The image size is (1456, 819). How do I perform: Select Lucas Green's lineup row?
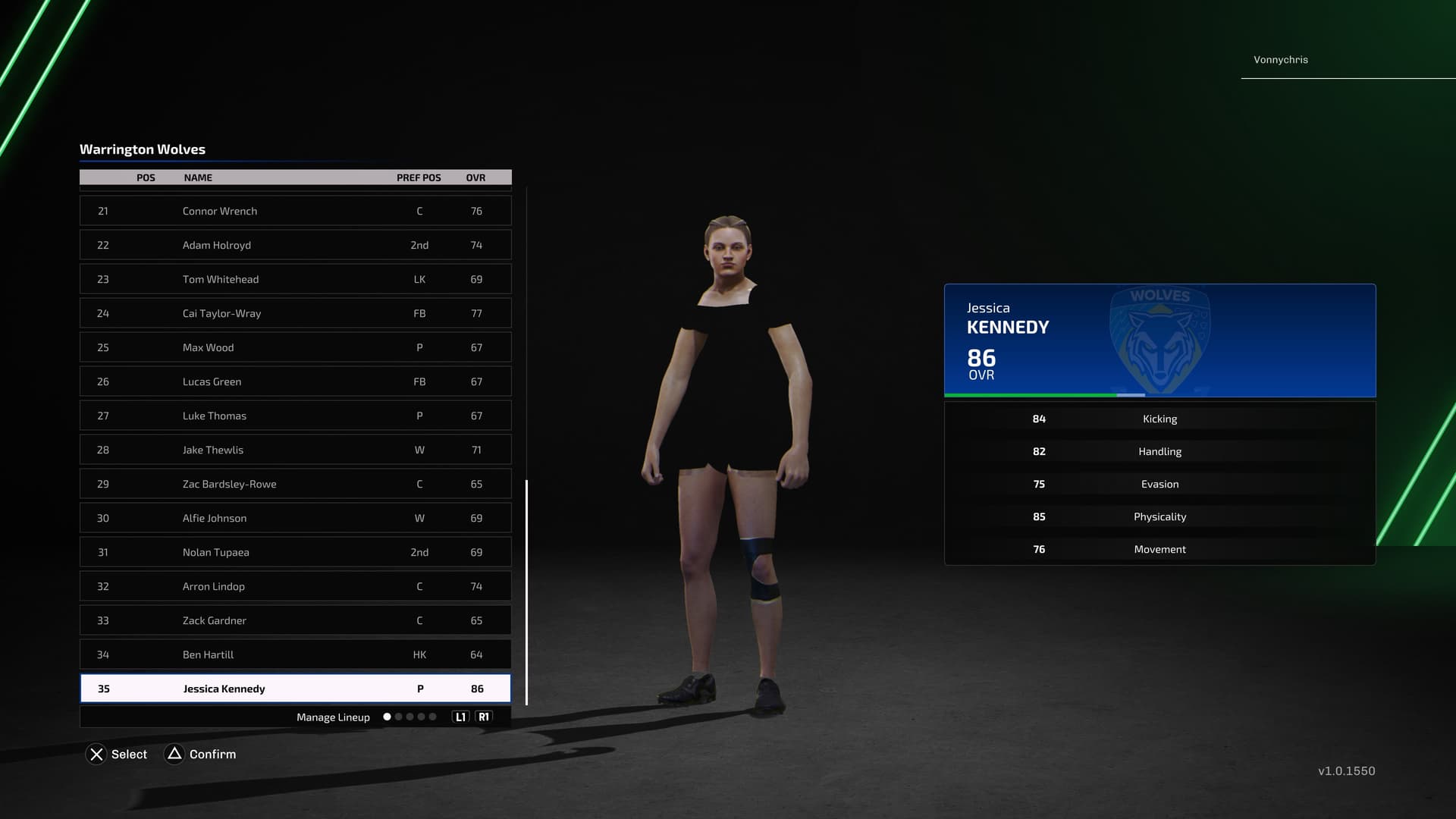click(295, 381)
